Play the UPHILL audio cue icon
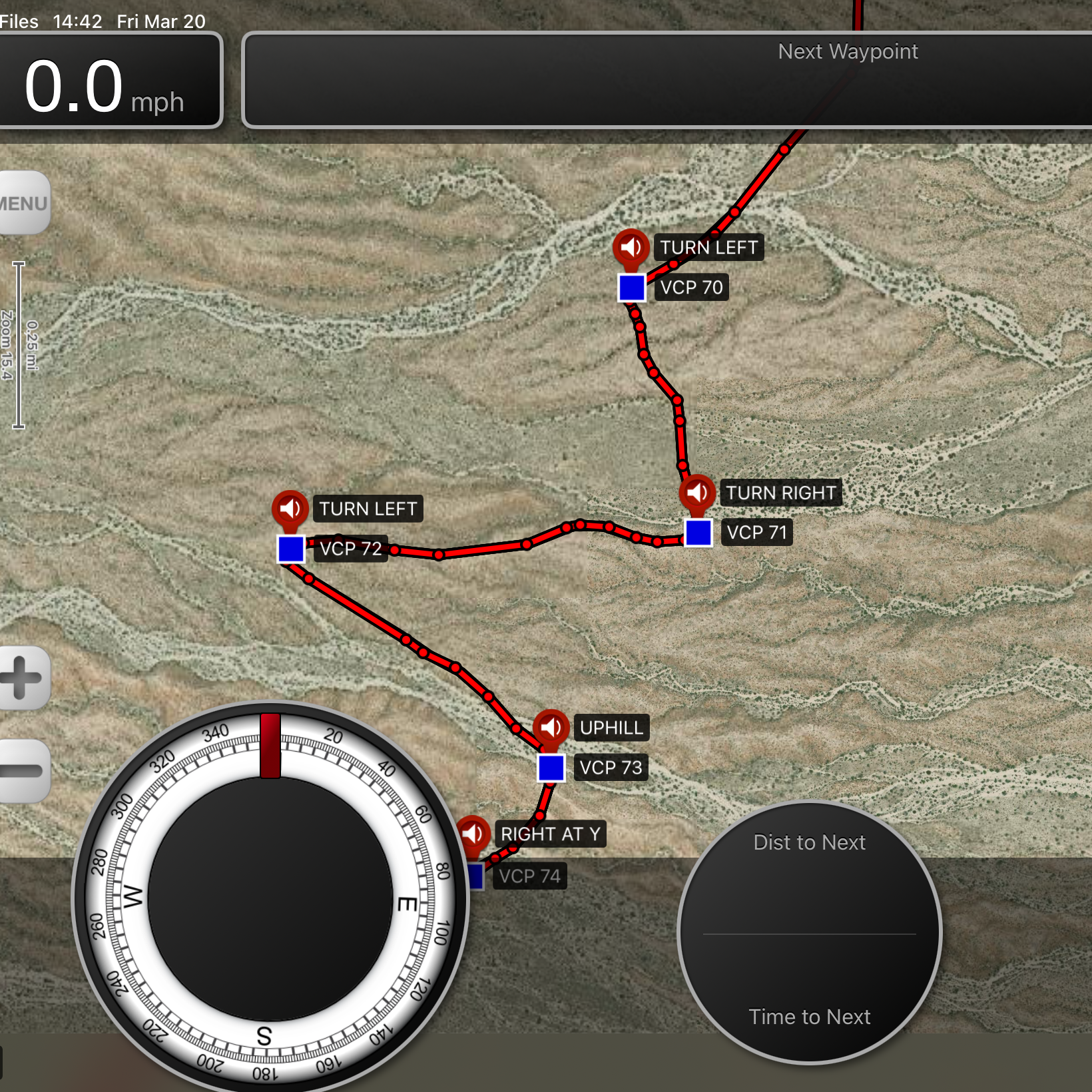This screenshot has height=1092, width=1092. pos(551,727)
